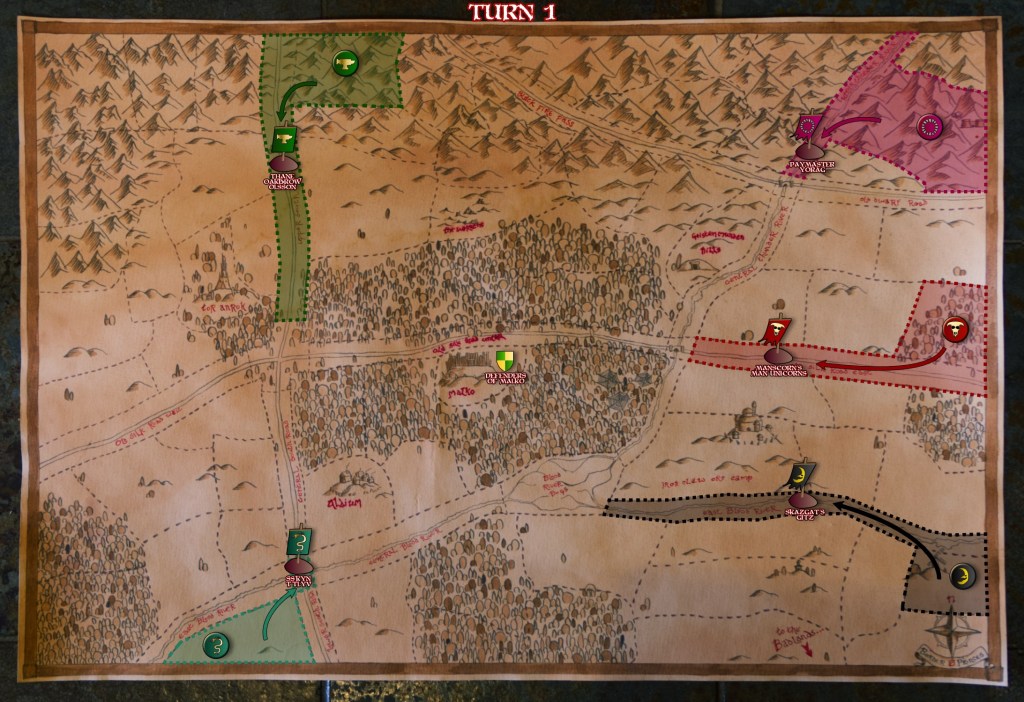Click the black crescent moon faction token

tap(961, 575)
